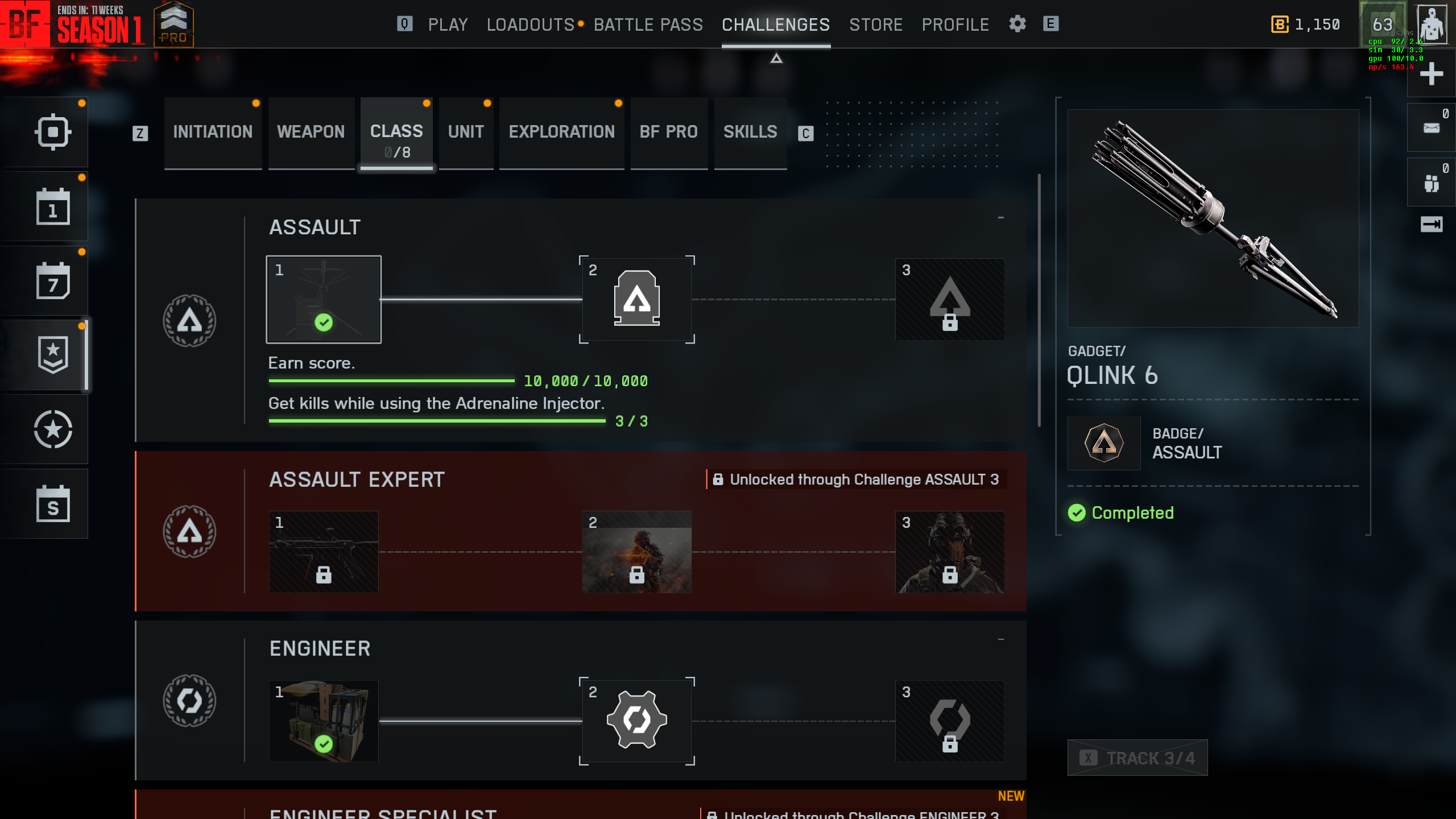1456x819 pixels.
Task: Click the plus icon in the top-right
Action: click(x=1431, y=74)
